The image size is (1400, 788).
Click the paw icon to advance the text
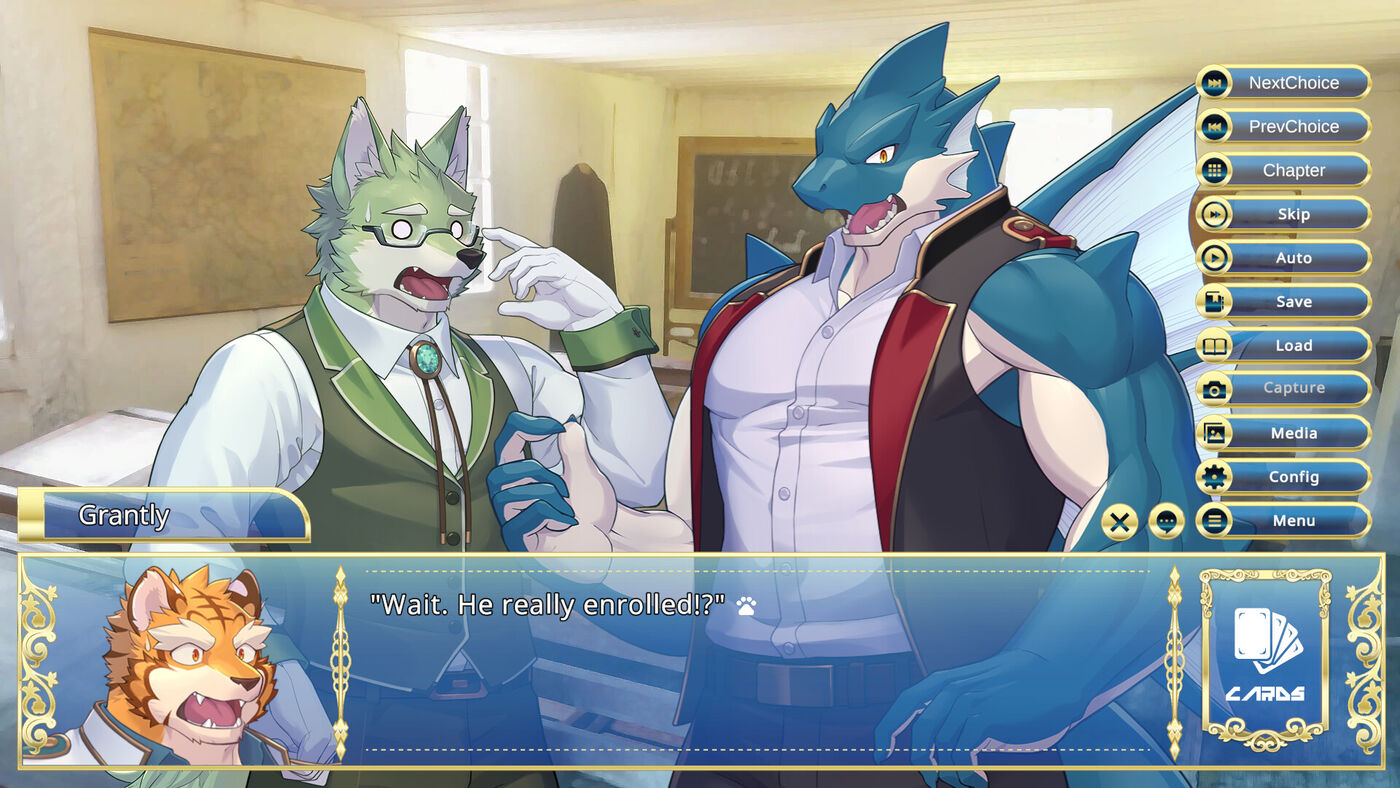(746, 605)
